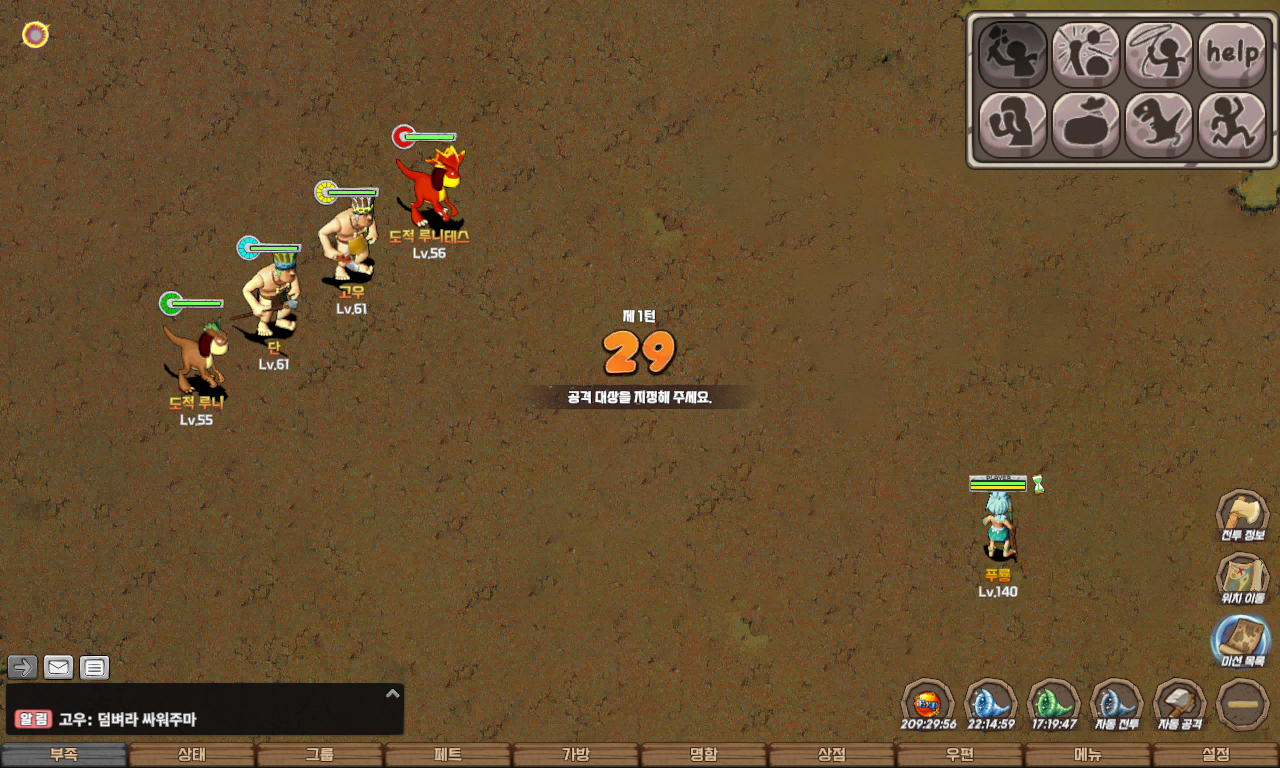The image size is (1280, 768).
Task: Toggle 자동 공격 auto attack
Action: pos(1179,703)
